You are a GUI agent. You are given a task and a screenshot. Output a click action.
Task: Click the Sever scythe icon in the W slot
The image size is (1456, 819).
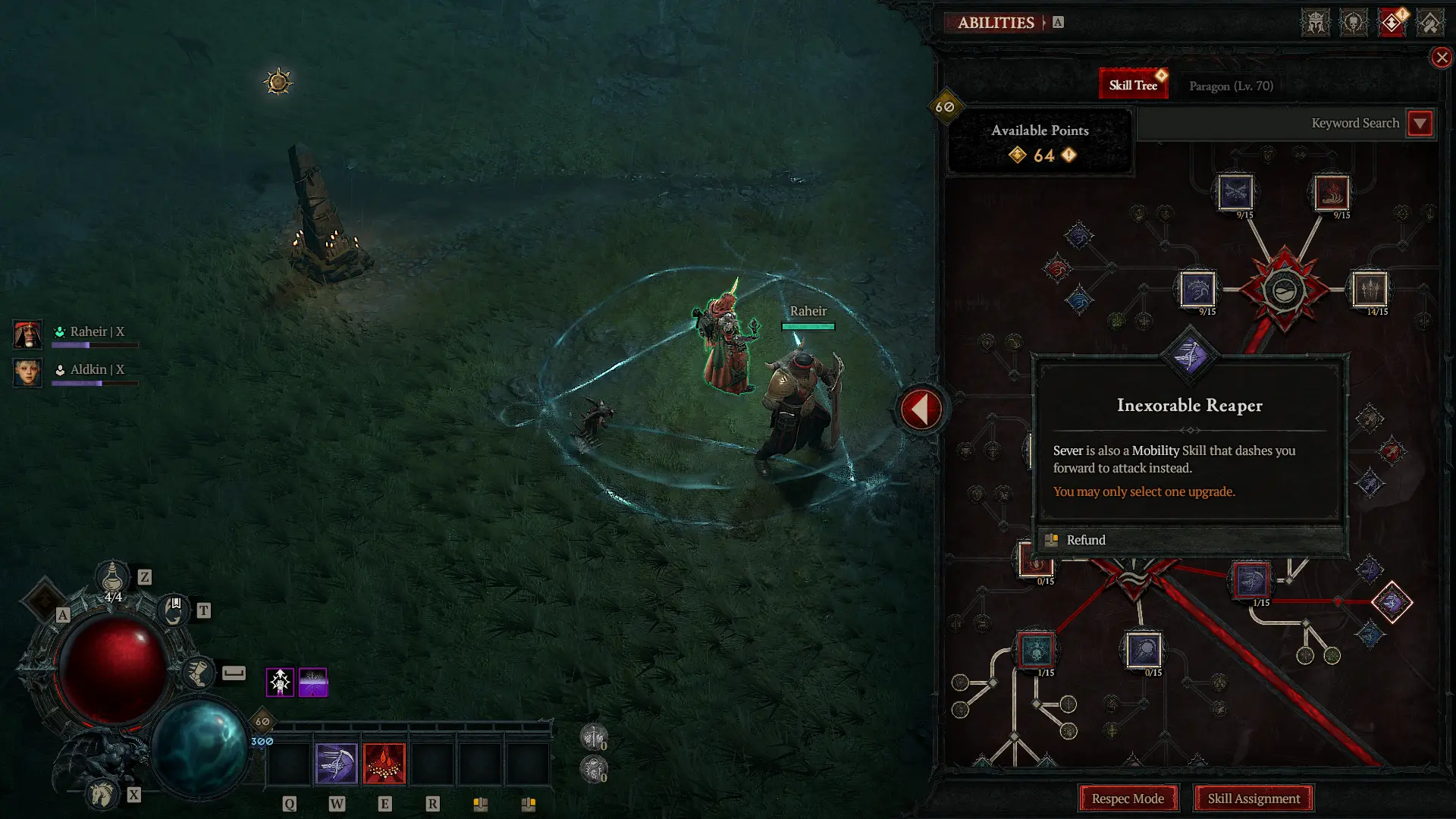[336, 763]
